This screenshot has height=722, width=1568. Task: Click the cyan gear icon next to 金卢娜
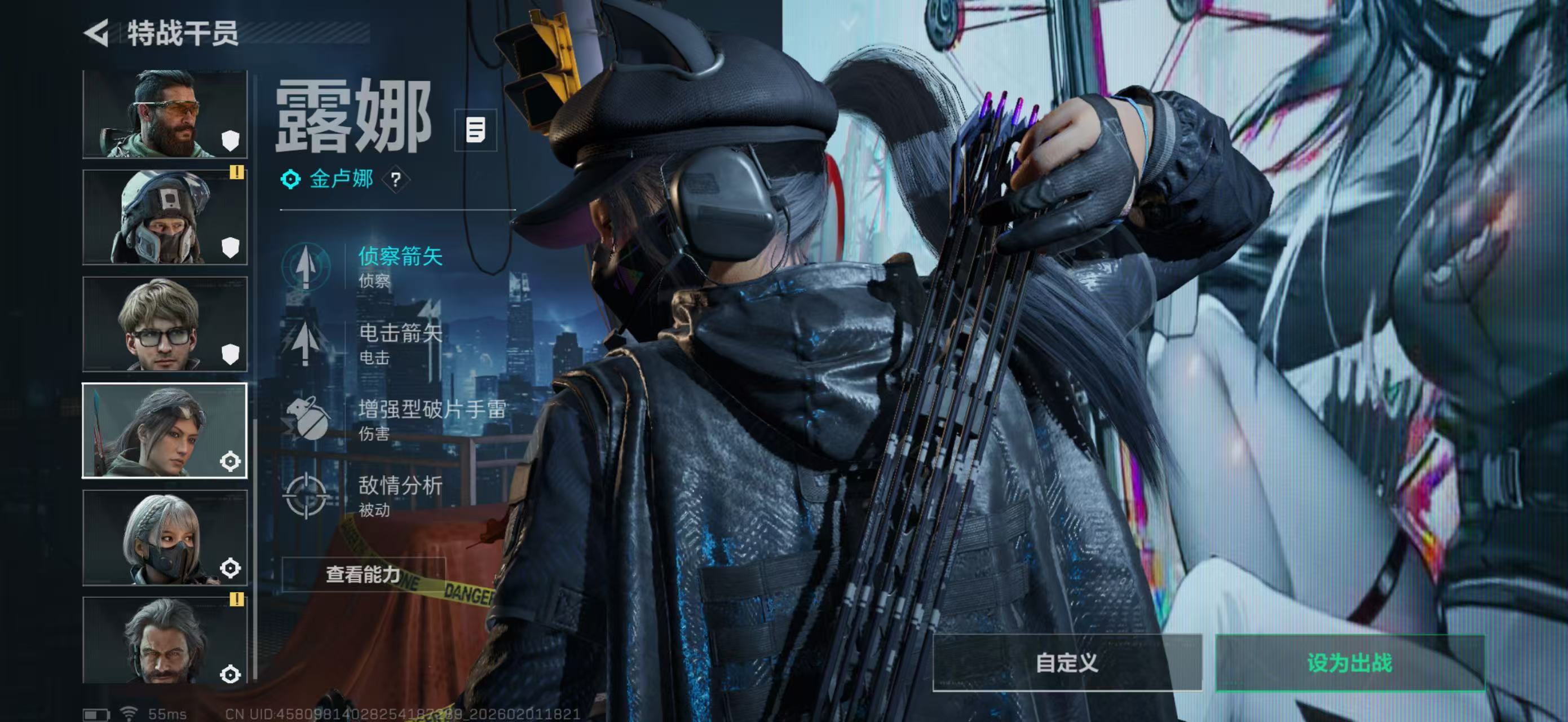pyautogui.click(x=291, y=179)
